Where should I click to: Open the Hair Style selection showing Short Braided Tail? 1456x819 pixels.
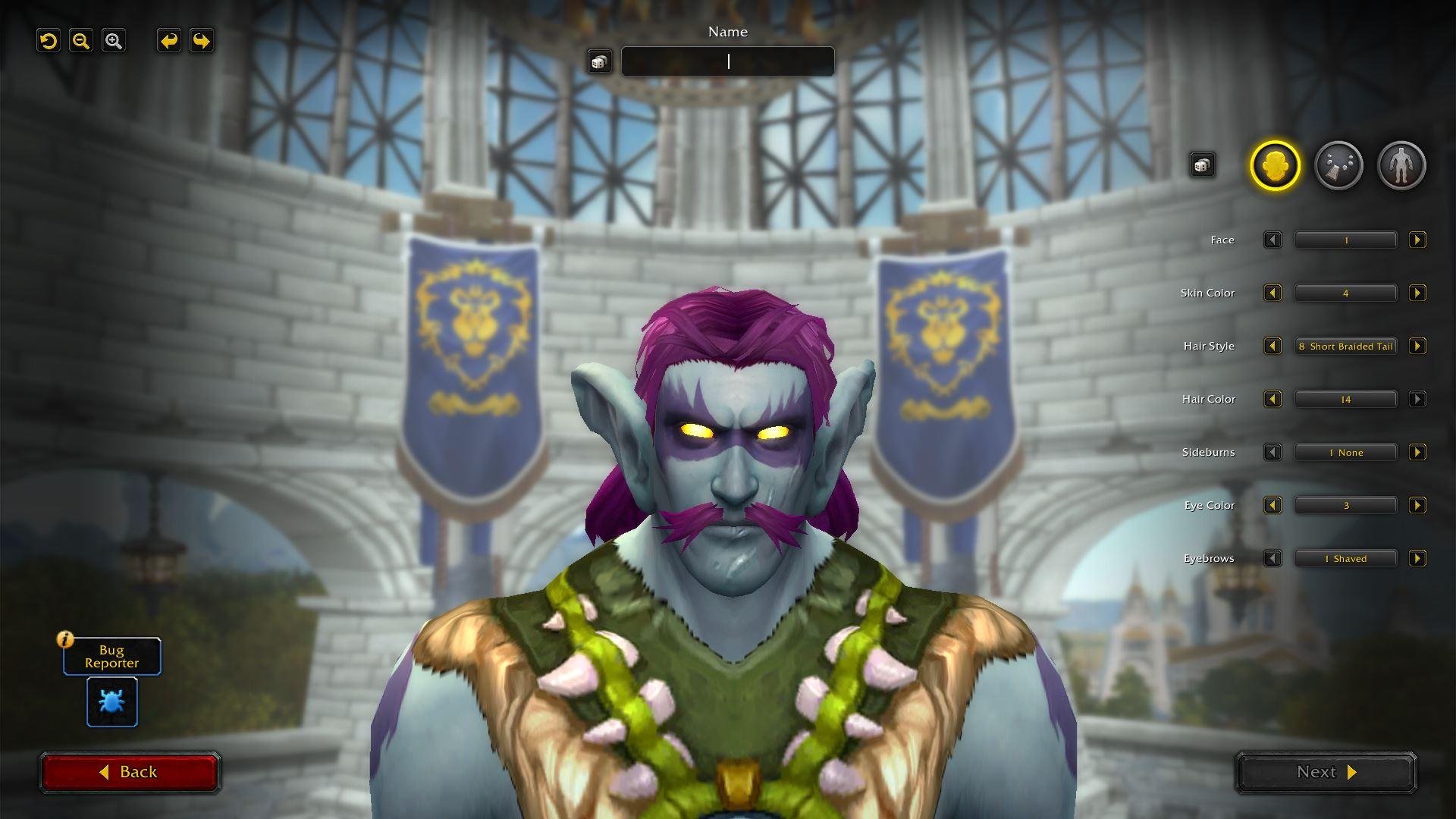1346,346
